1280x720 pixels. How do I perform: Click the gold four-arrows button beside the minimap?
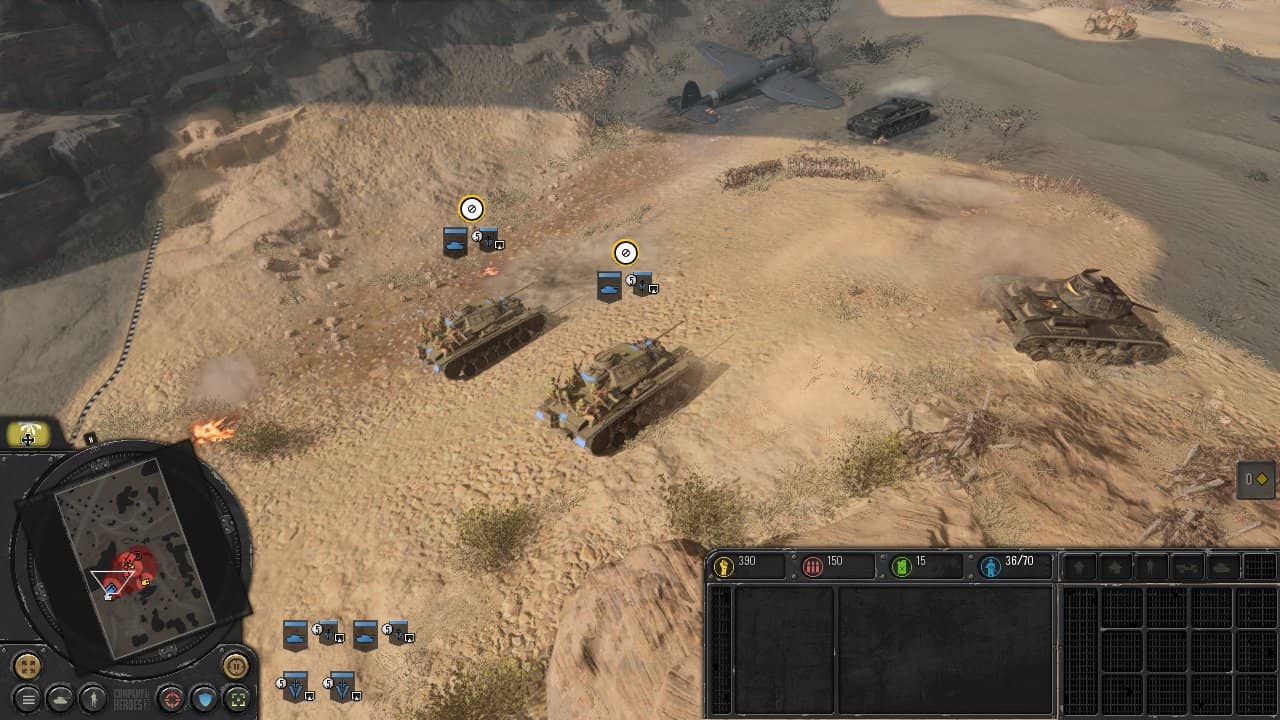27,665
